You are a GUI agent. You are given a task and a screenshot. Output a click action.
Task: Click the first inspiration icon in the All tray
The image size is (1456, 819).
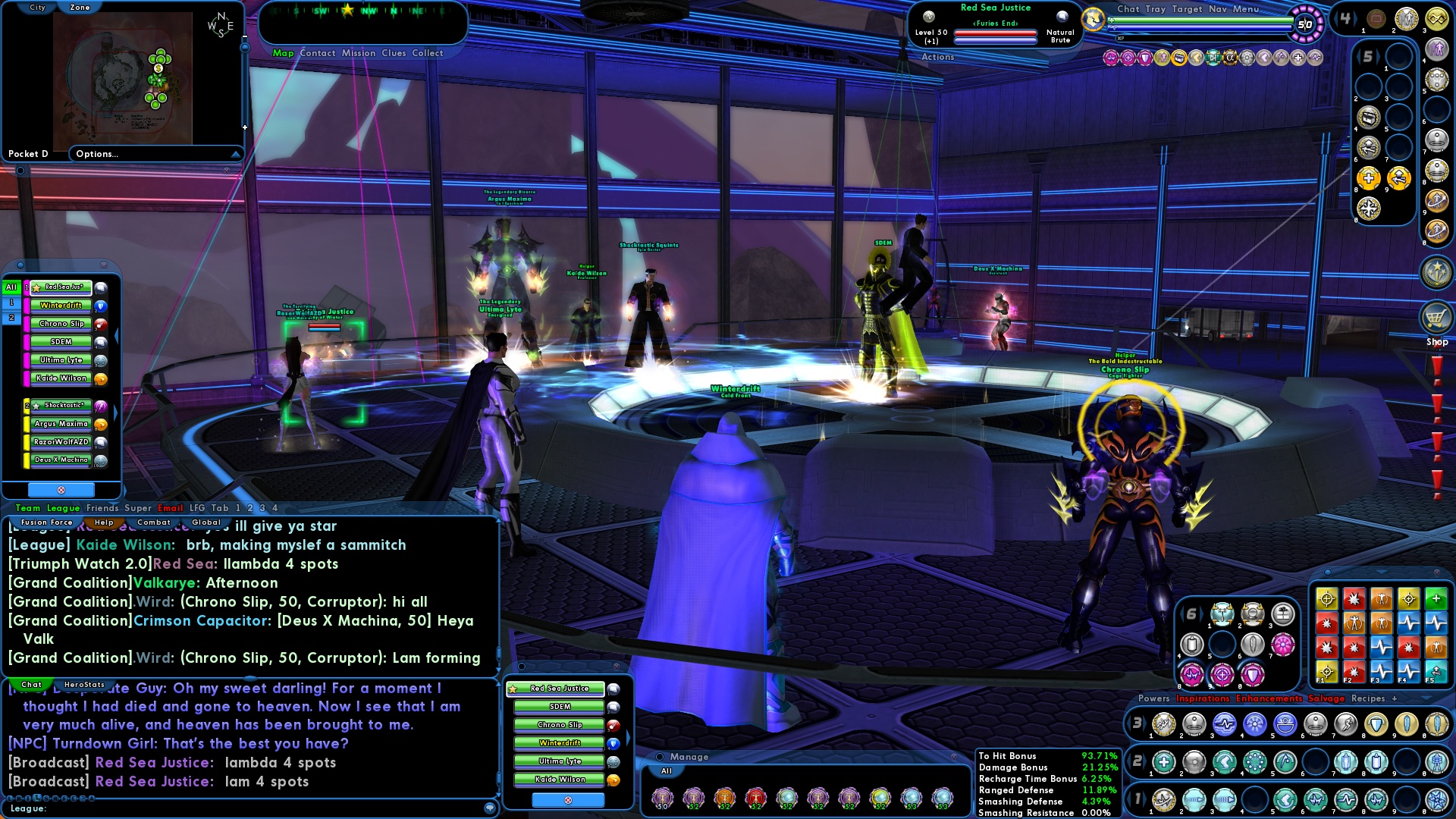click(664, 796)
